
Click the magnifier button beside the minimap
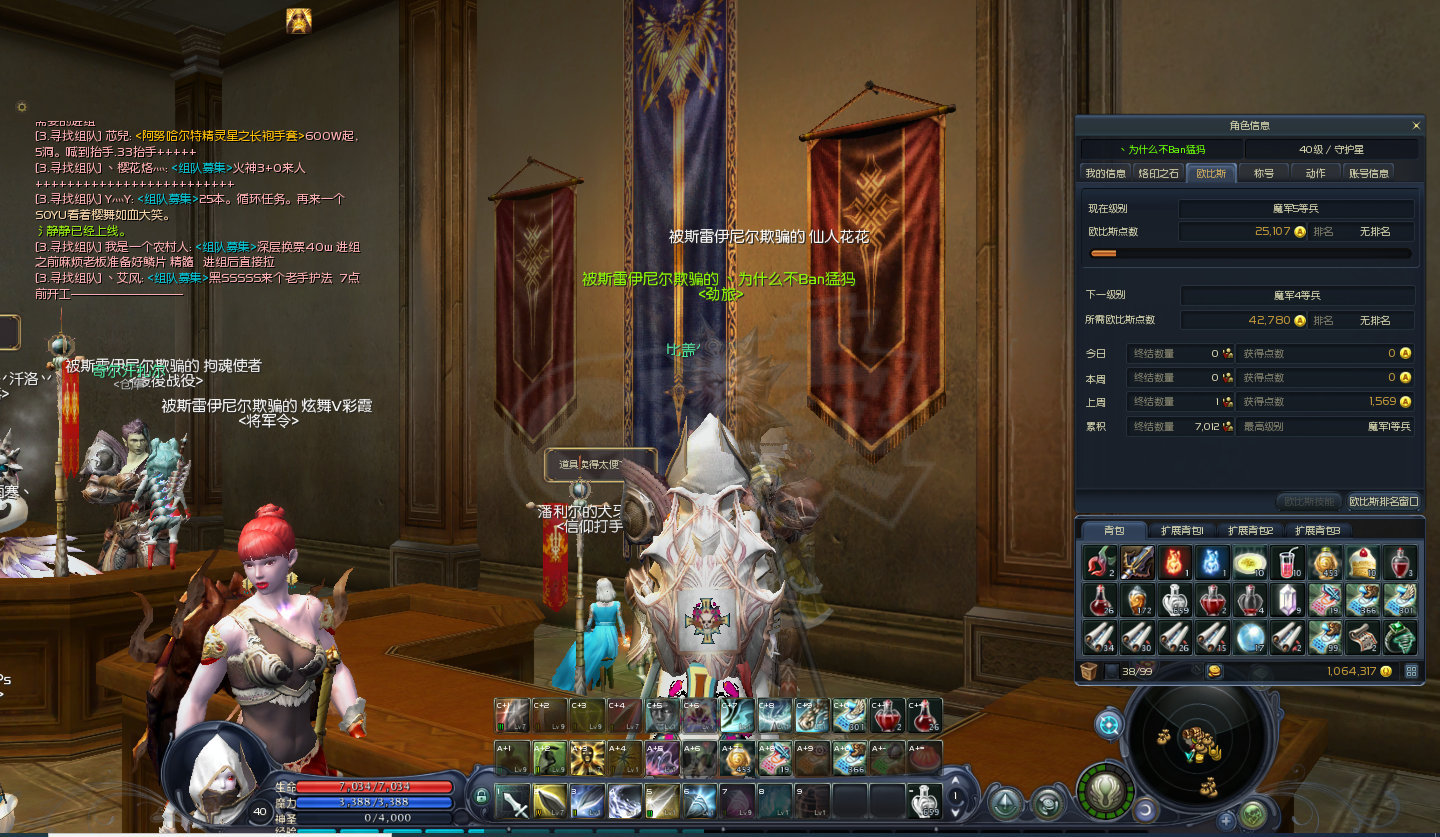pyautogui.click(x=1108, y=725)
